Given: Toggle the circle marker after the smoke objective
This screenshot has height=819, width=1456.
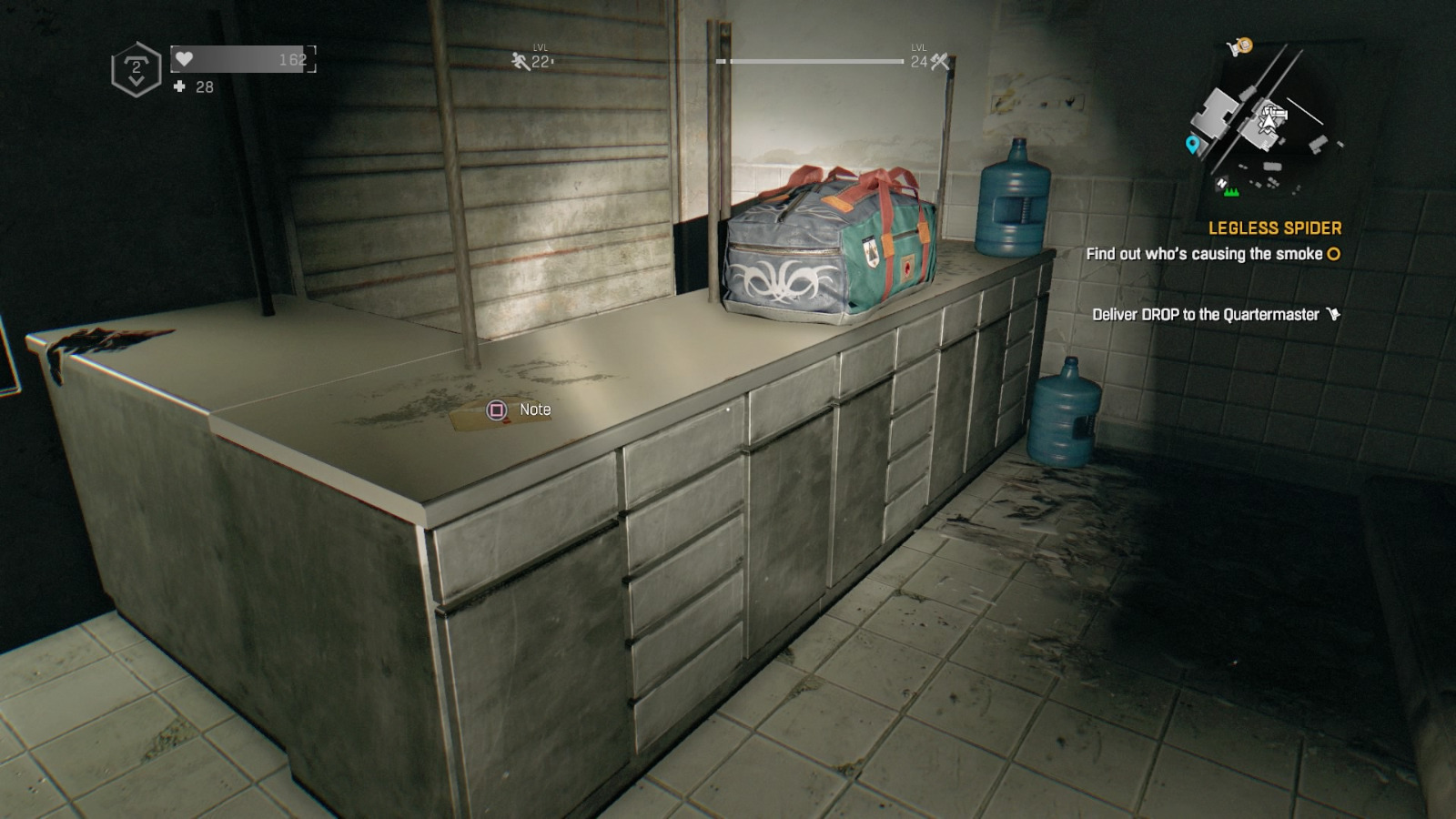Looking at the screenshot, I should (1332, 255).
